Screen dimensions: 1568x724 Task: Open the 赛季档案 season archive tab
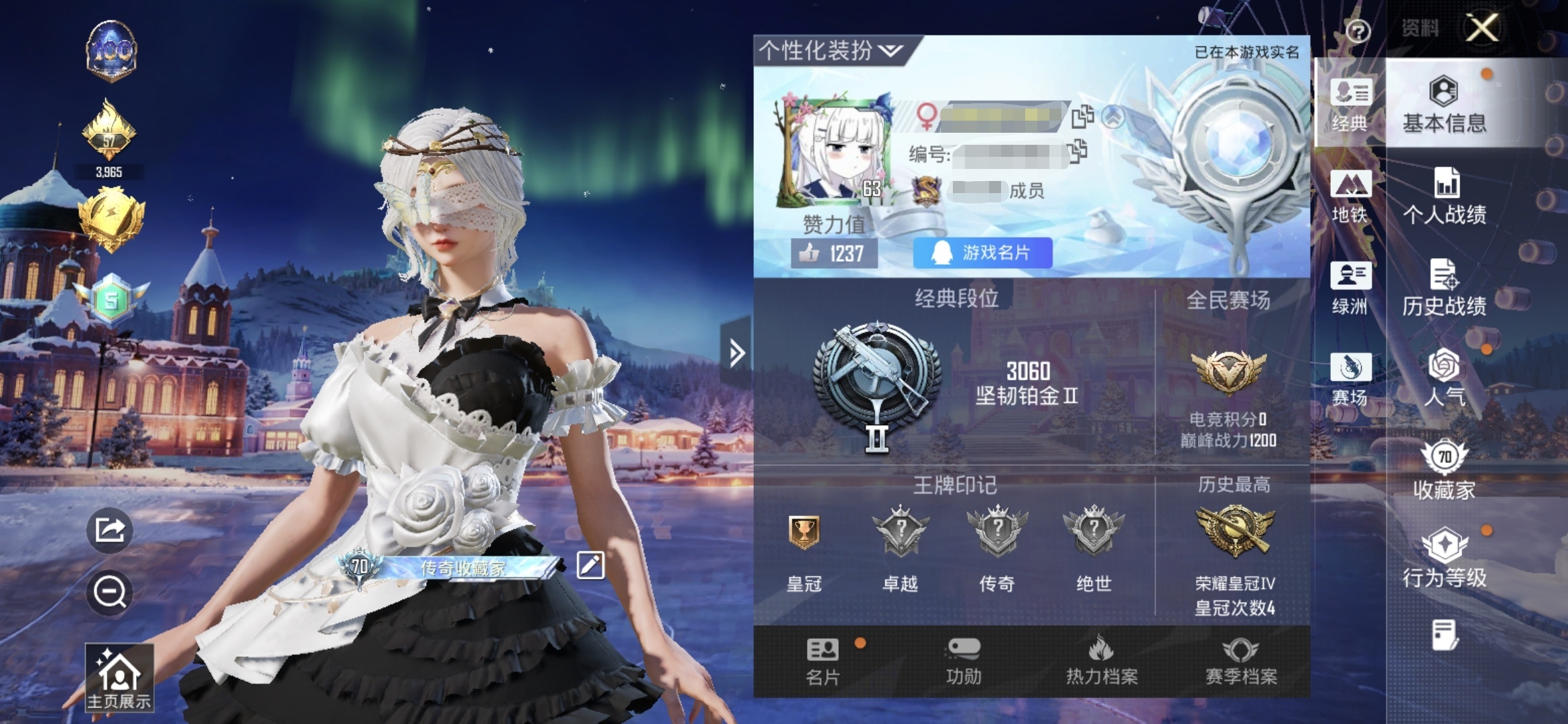tap(1241, 662)
